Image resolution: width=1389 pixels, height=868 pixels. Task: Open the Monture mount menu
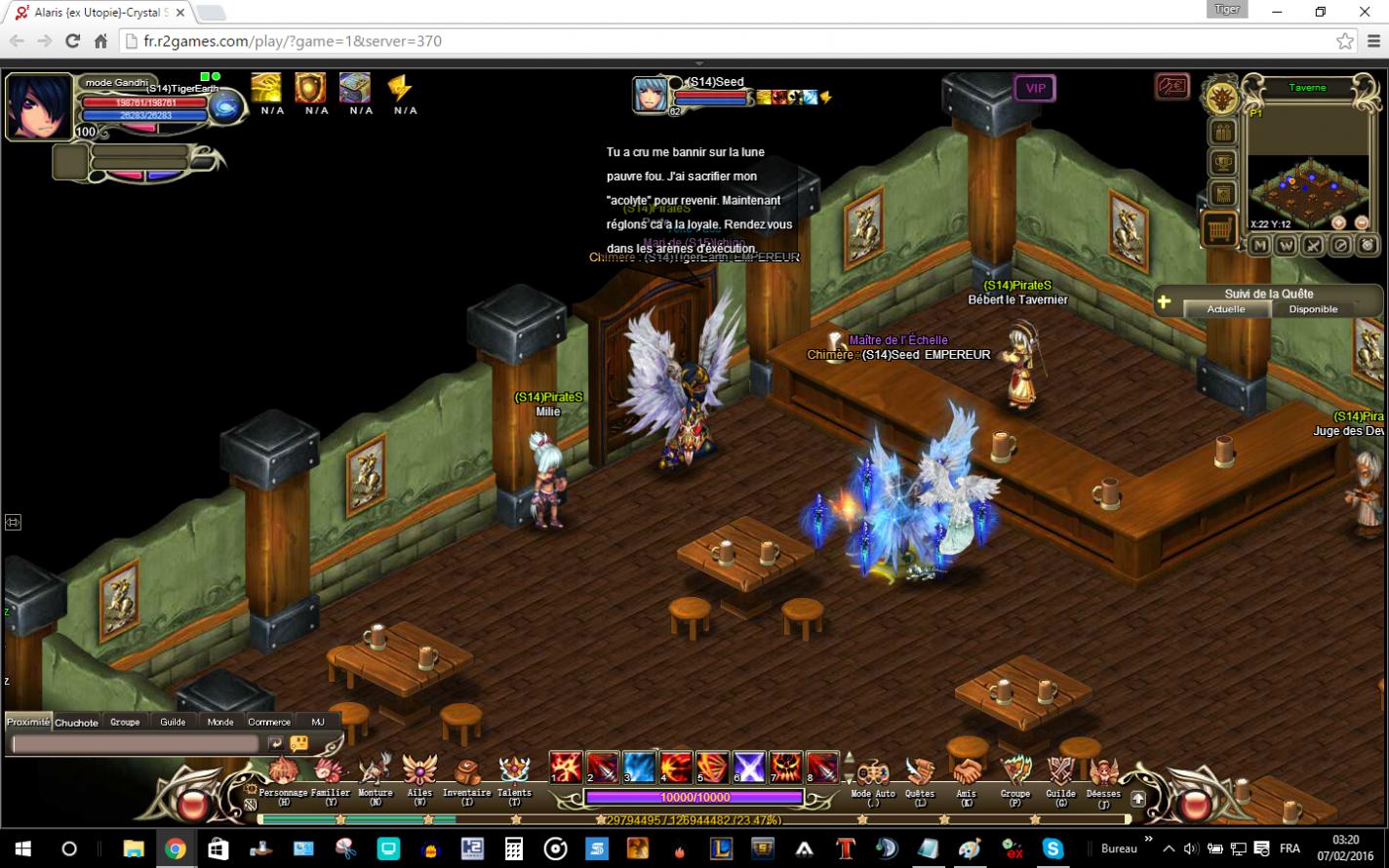(375, 773)
